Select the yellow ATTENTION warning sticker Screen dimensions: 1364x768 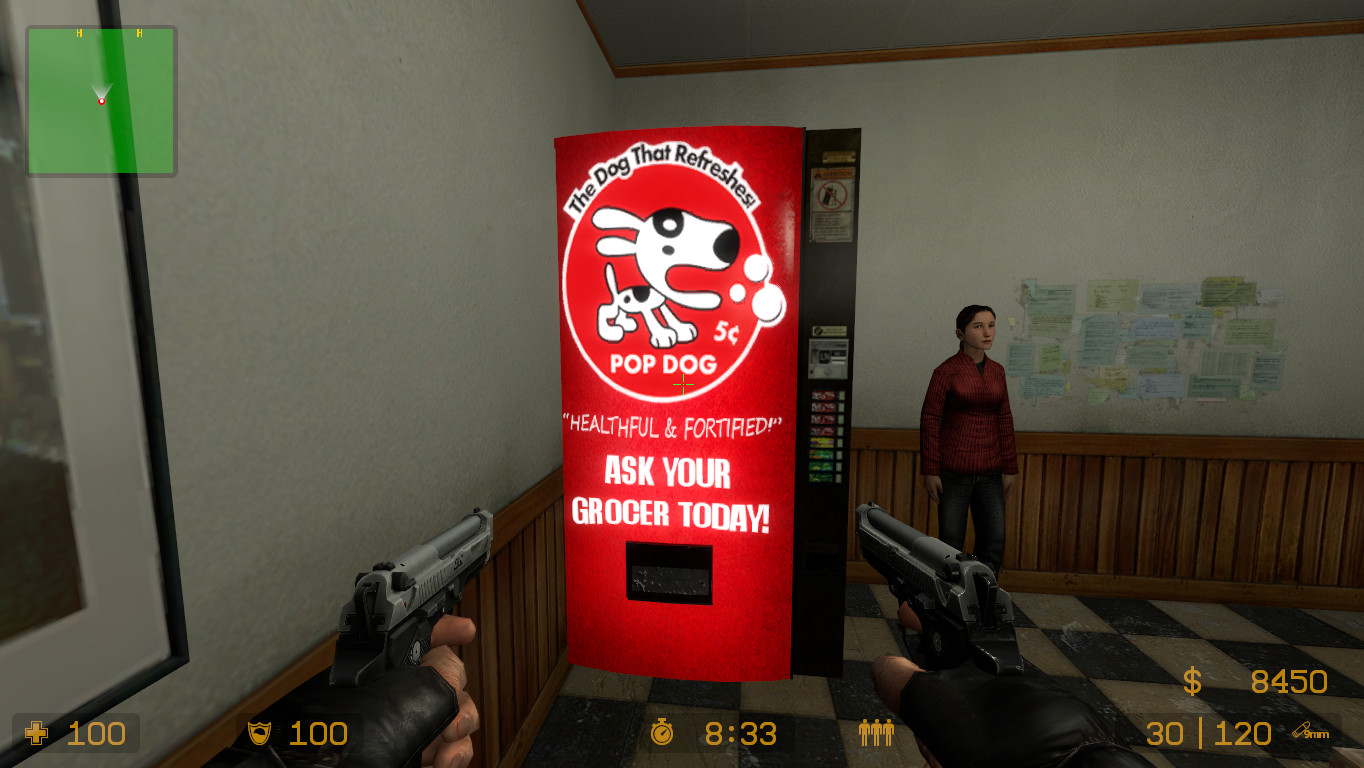(833, 176)
